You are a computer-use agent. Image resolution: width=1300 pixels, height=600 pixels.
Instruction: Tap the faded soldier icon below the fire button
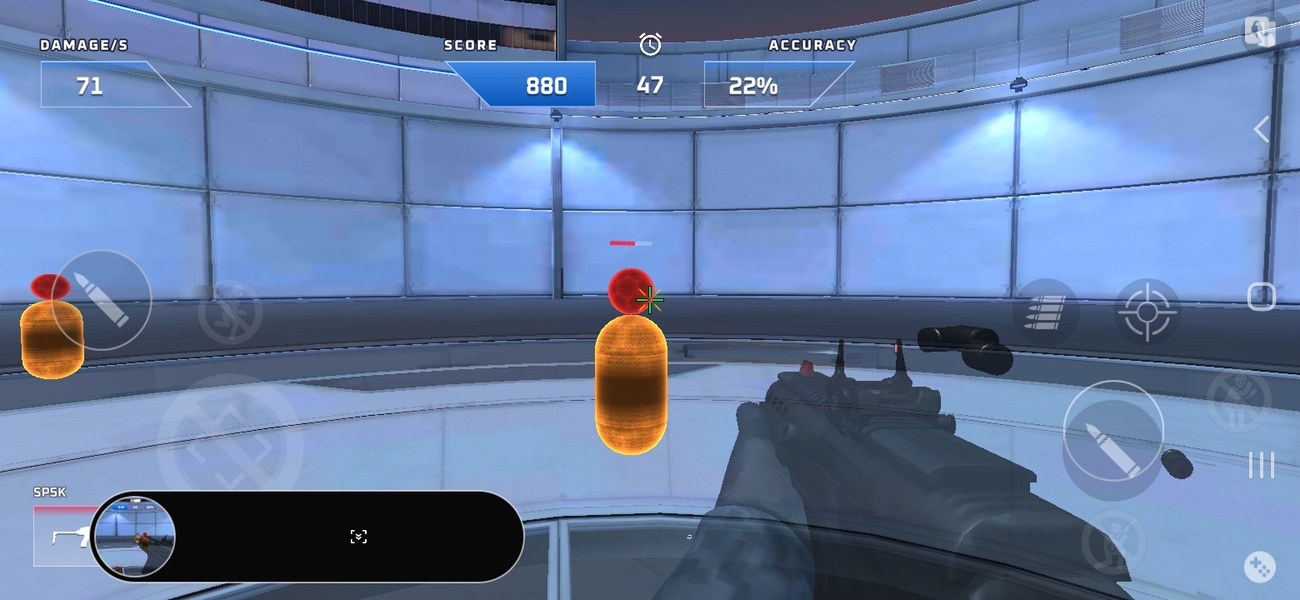pyautogui.click(x=1110, y=541)
